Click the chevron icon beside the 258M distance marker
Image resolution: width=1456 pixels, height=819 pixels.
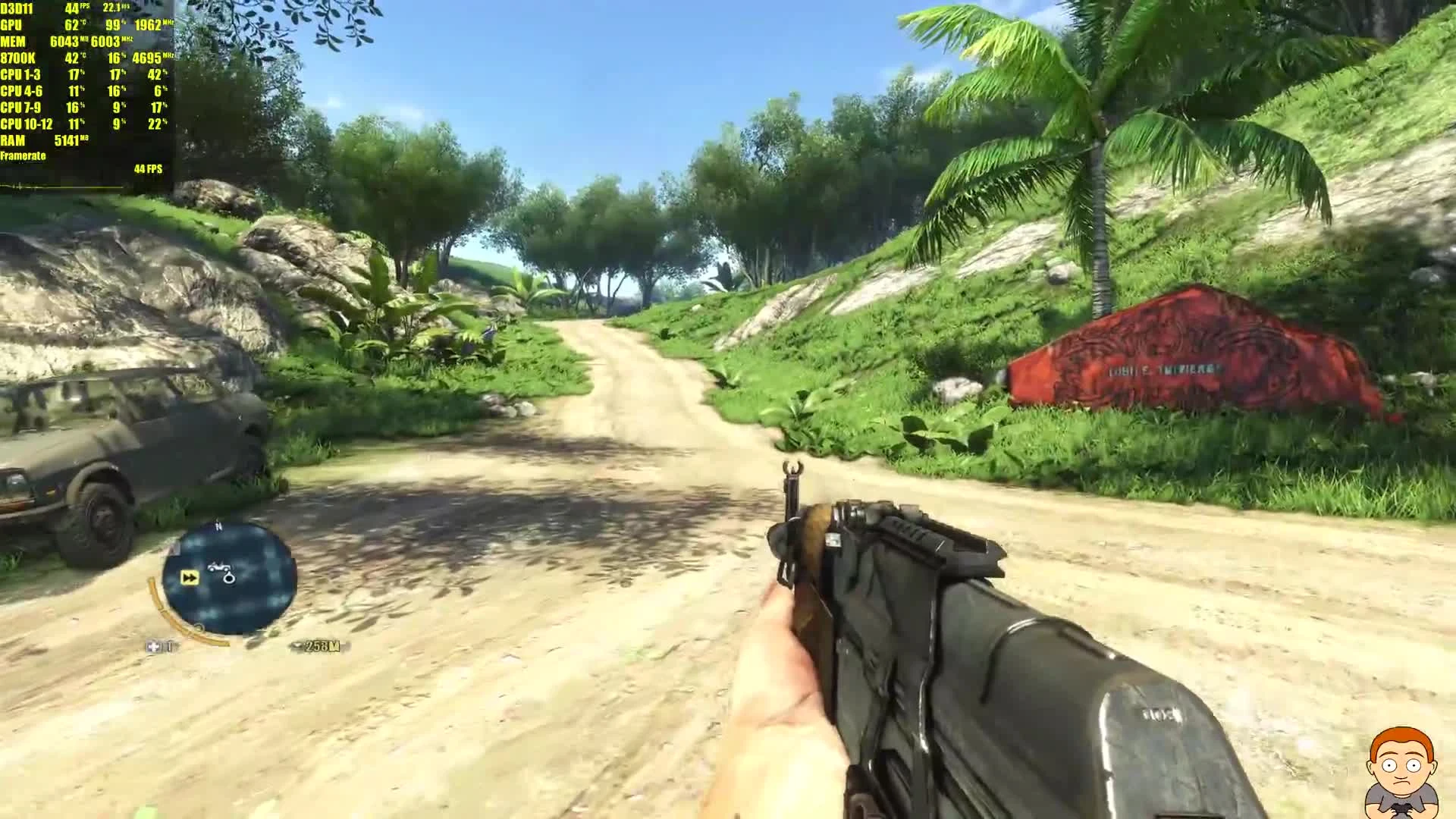(x=297, y=647)
